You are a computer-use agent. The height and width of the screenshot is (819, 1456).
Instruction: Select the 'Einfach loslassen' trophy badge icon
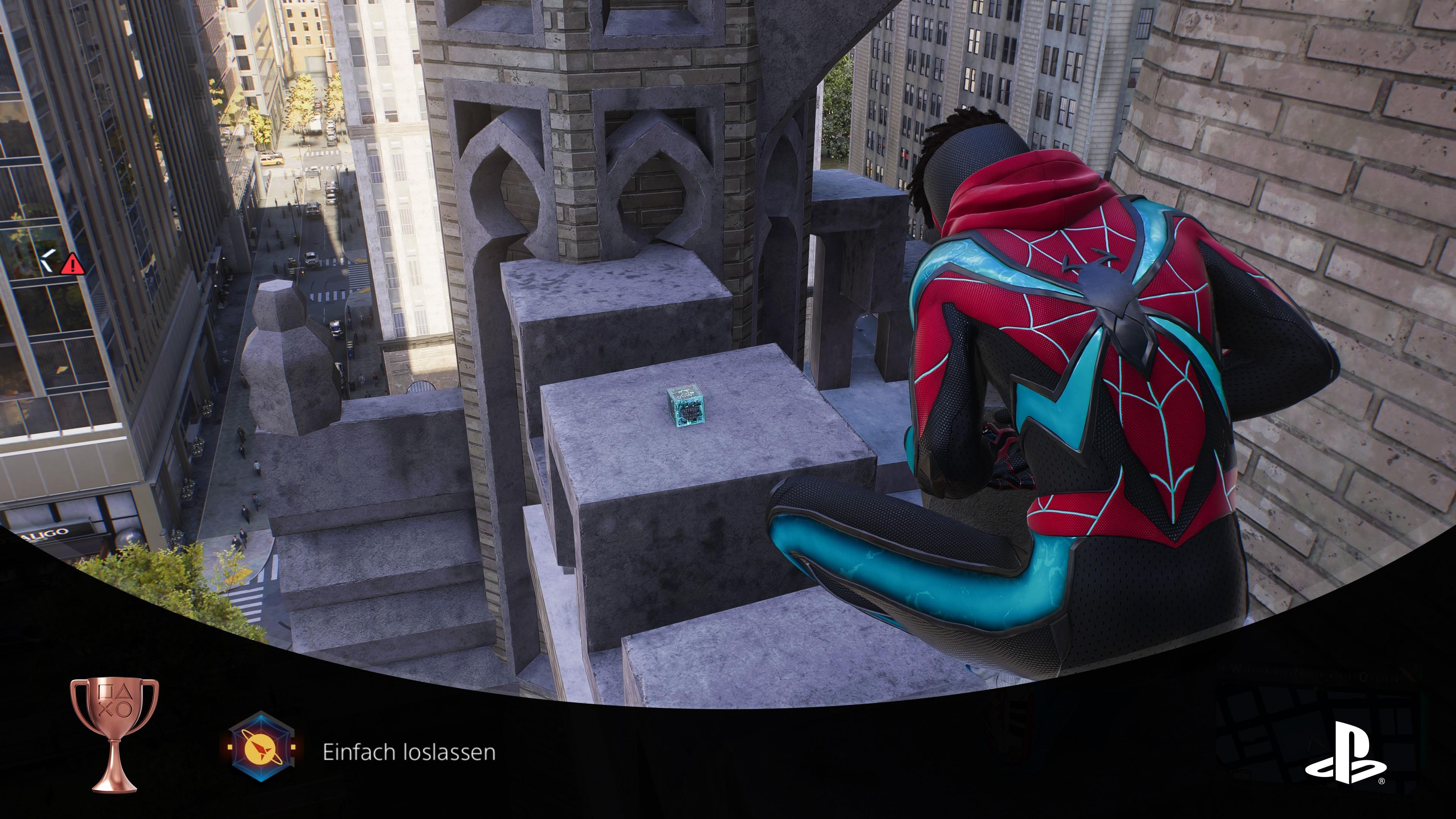pos(260,747)
